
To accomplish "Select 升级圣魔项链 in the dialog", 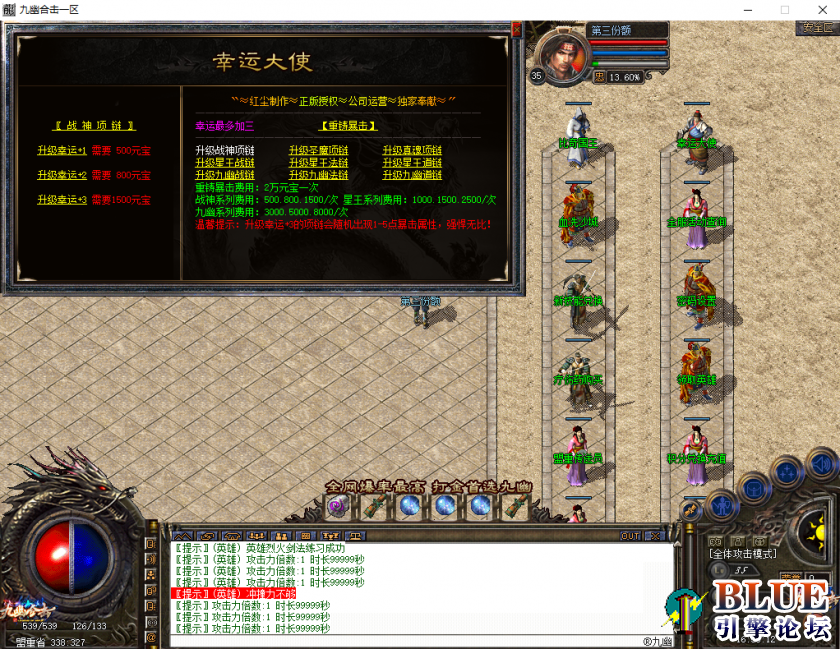I will click(x=319, y=150).
